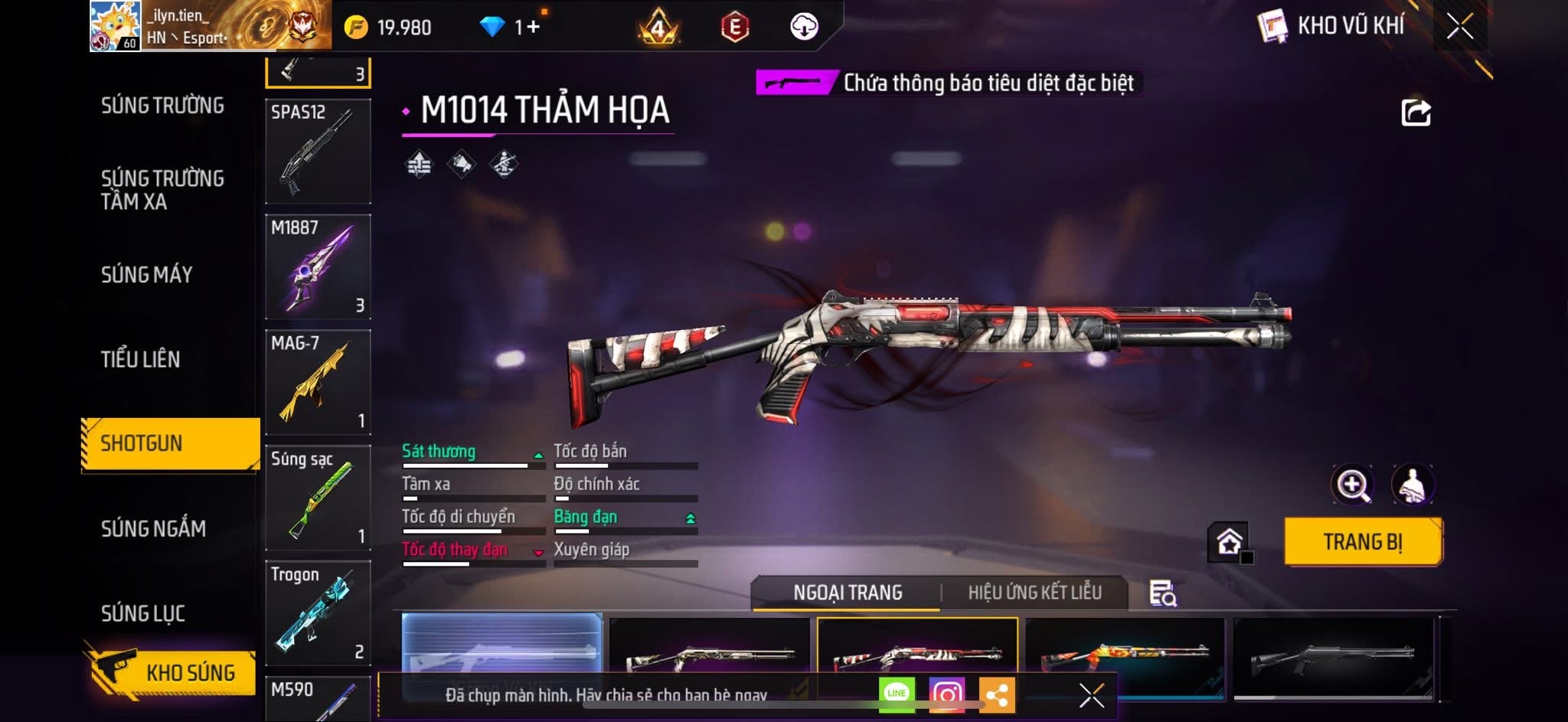
Task: Switch to TIỂU LIÊN weapons
Action: [x=140, y=359]
